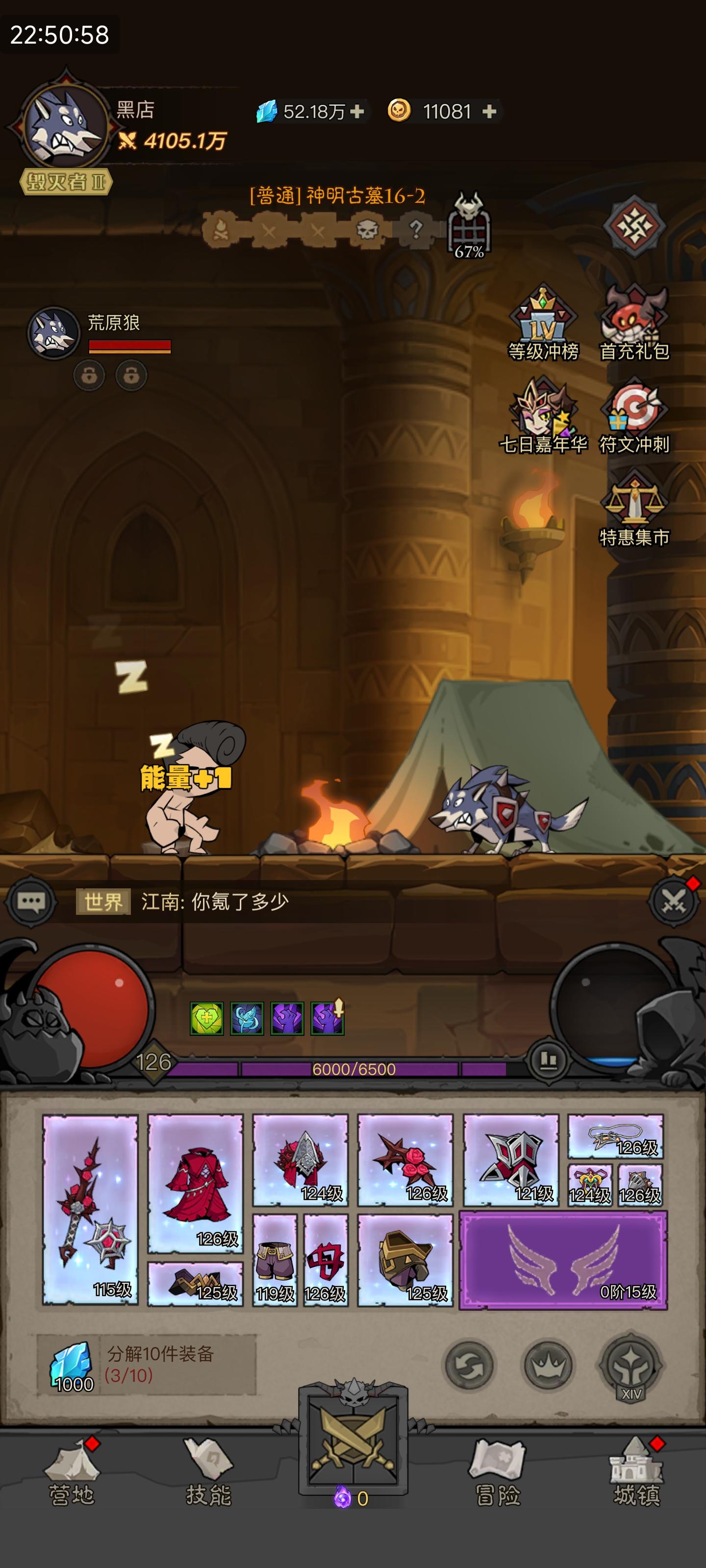This screenshot has height=1568, width=706.
Task: Tap the plus button beside the gem count
Action: [357, 111]
